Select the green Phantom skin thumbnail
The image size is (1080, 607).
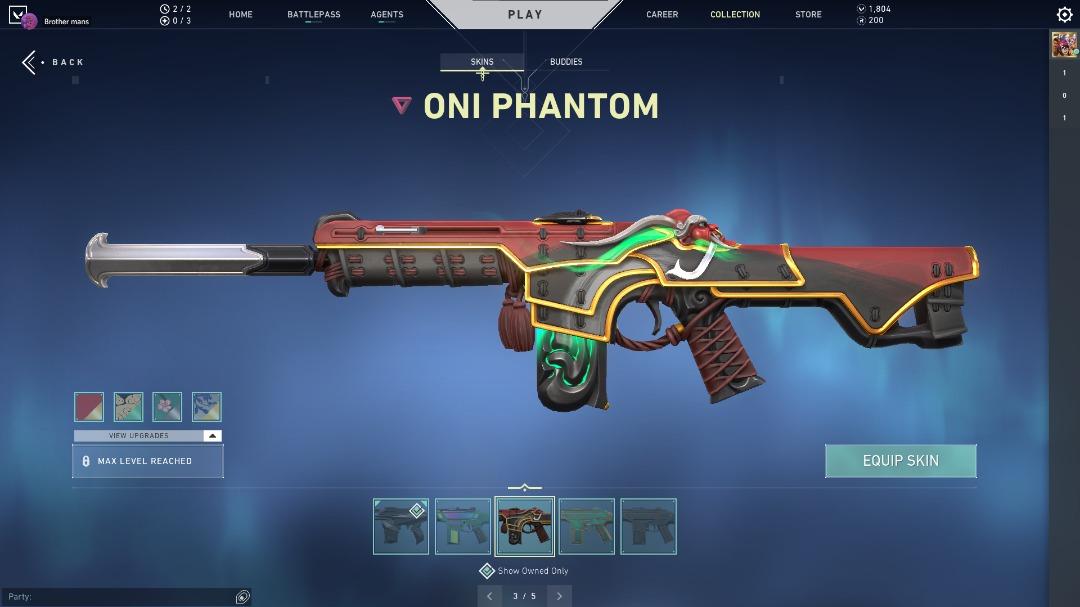tap(587, 526)
